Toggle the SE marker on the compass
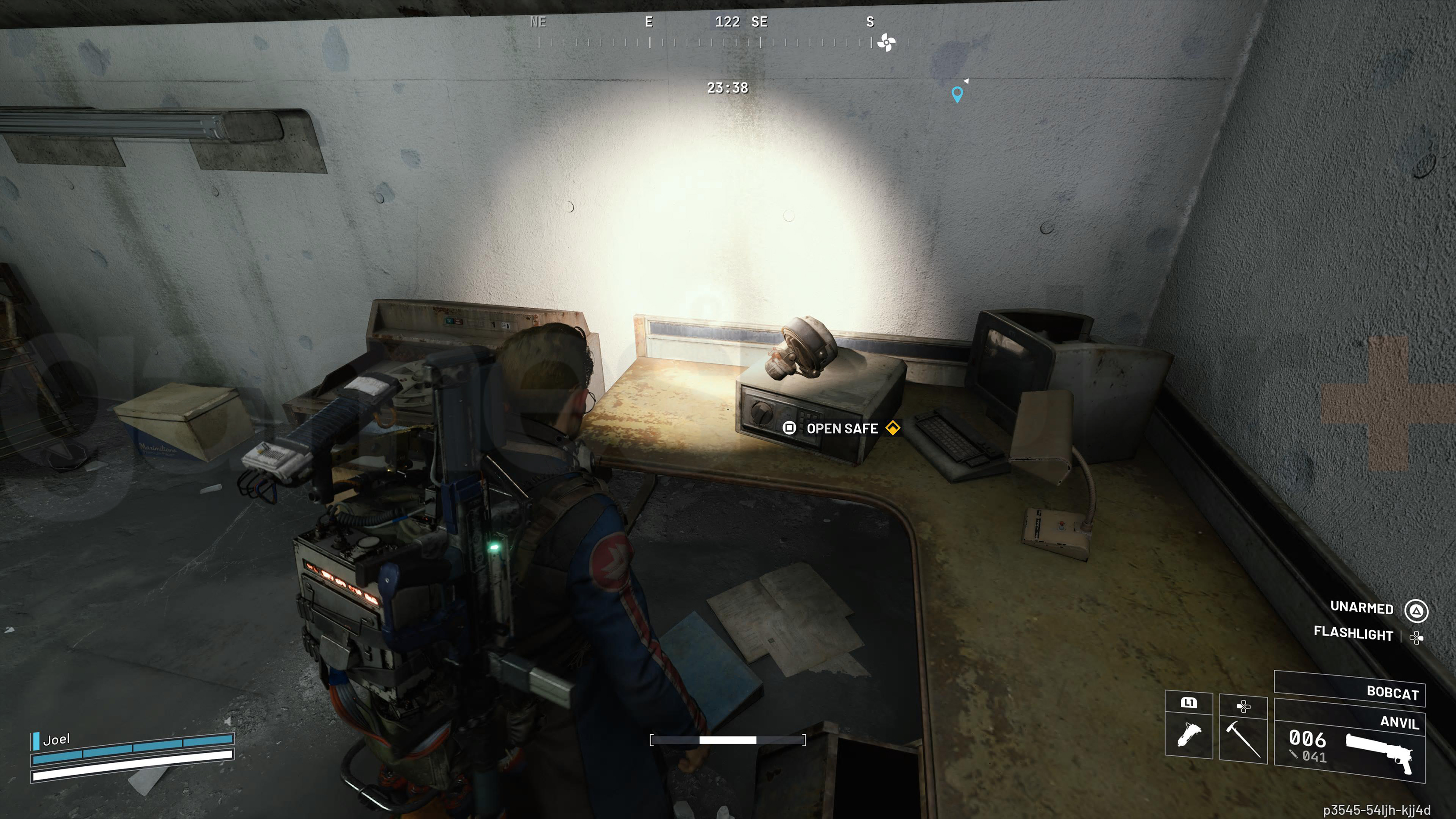 coord(760,23)
